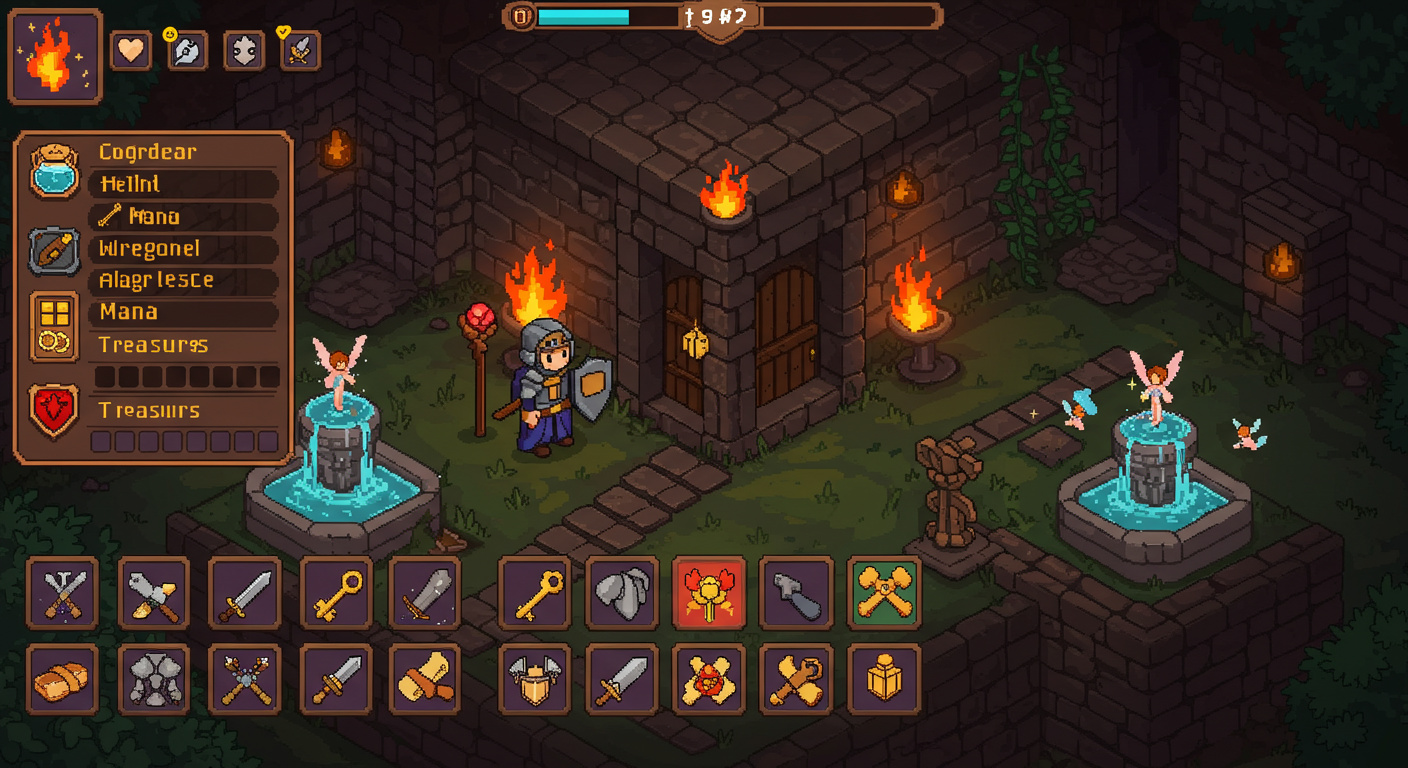Choose the Wiregonel entry
The height and width of the screenshot is (768, 1408).
coord(184,248)
